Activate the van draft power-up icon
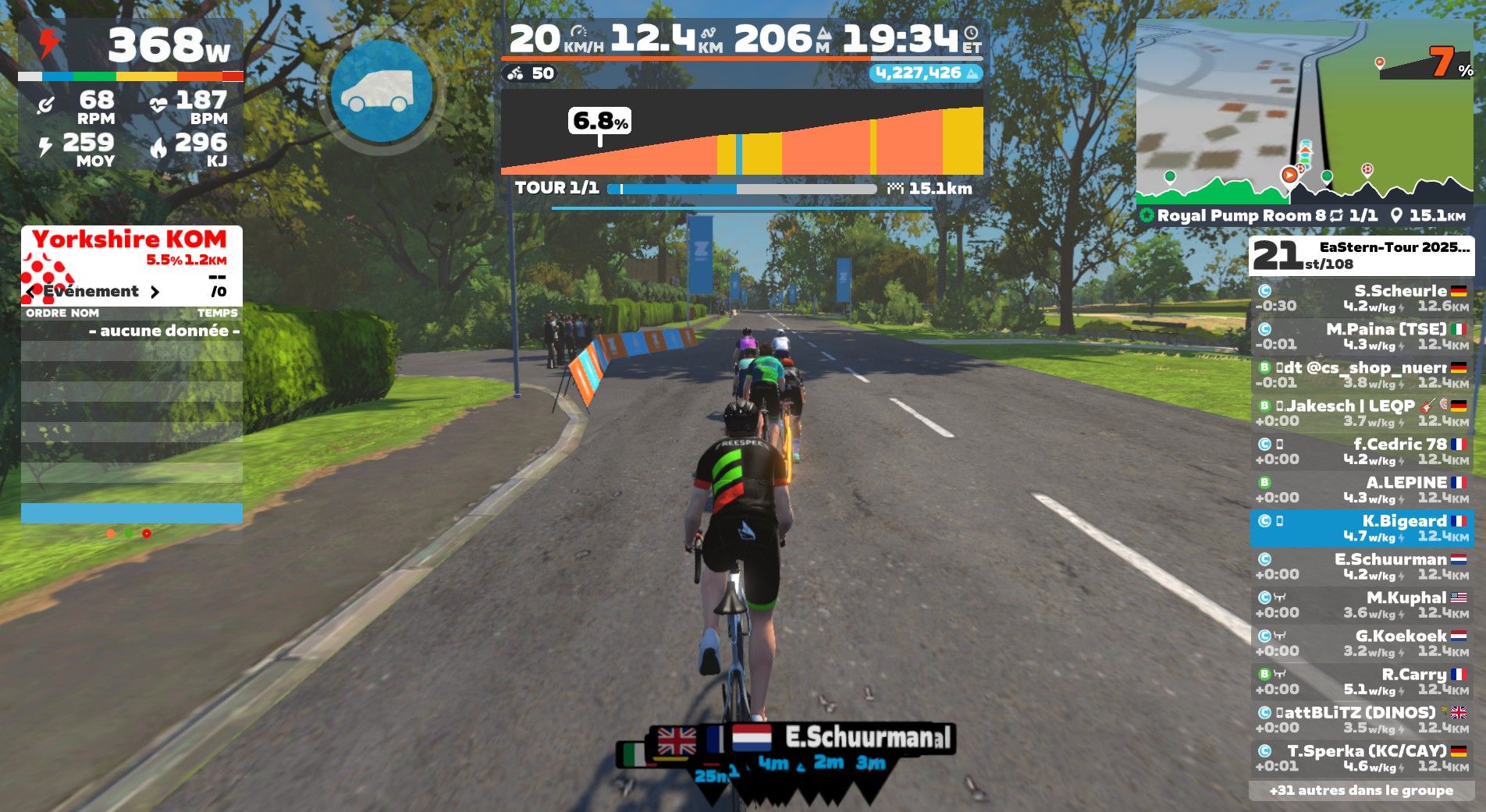1486x812 pixels. tap(382, 92)
